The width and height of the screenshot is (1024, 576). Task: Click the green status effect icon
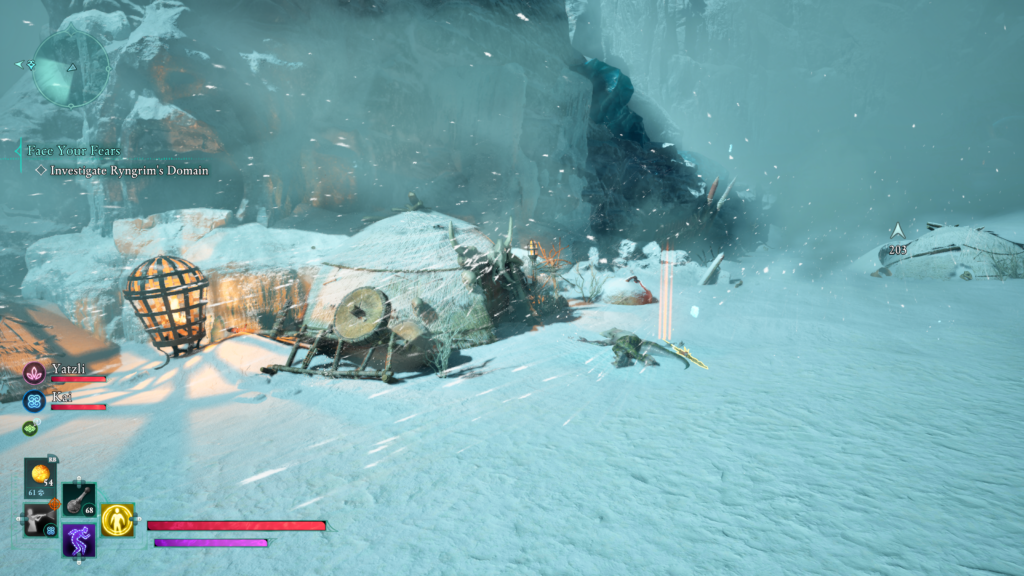pyautogui.click(x=29, y=428)
